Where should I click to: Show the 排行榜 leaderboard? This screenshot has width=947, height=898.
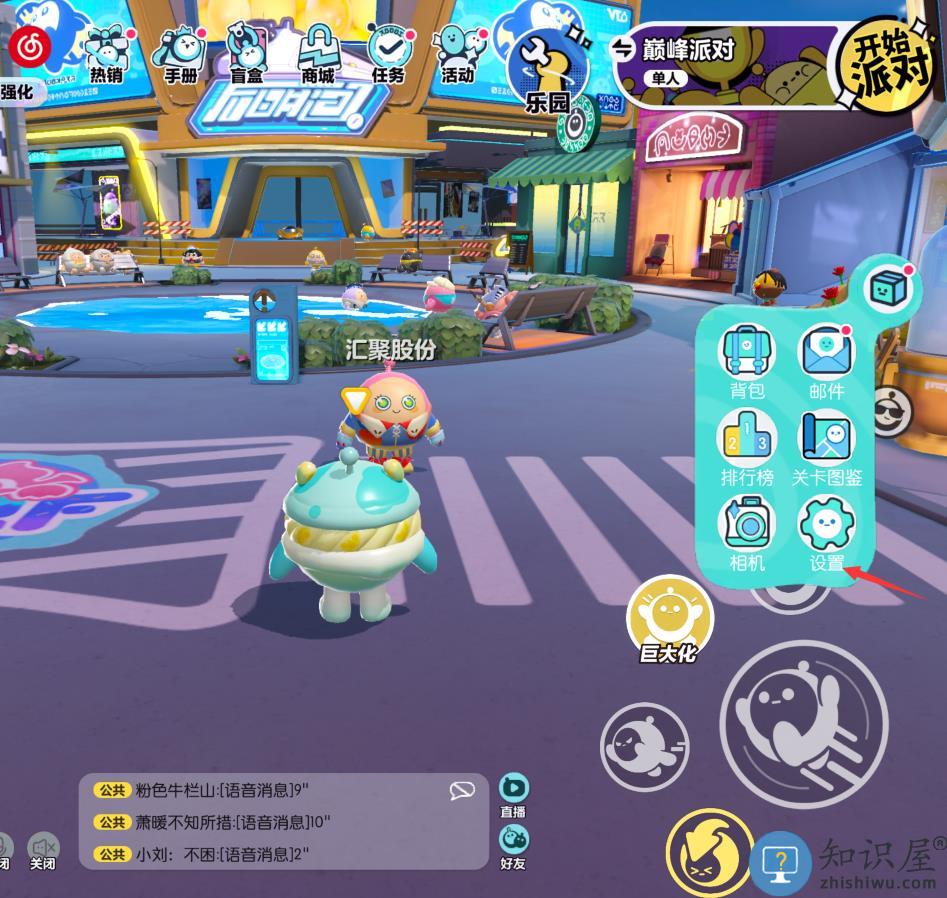tap(746, 447)
